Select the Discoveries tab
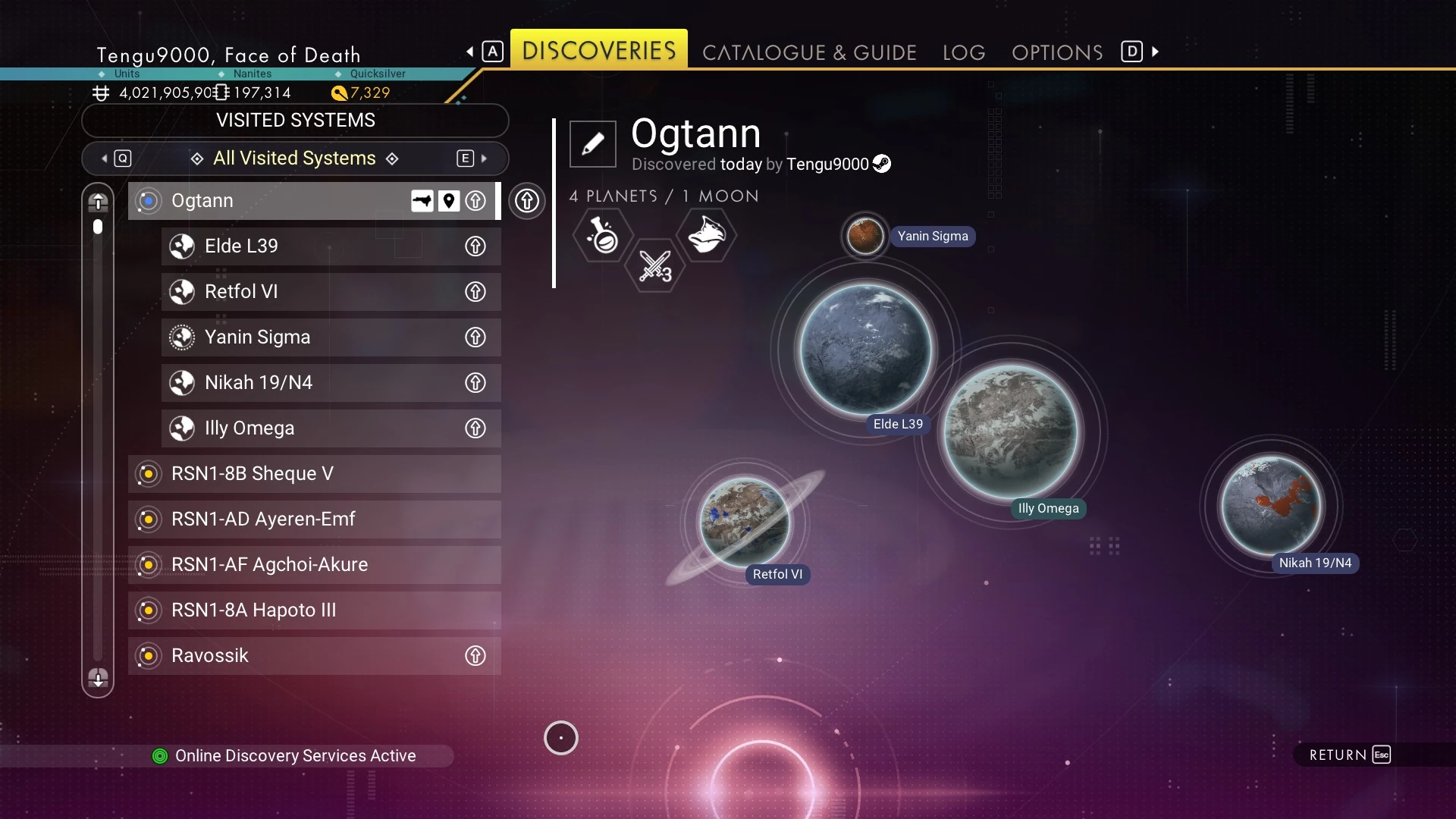 (599, 50)
